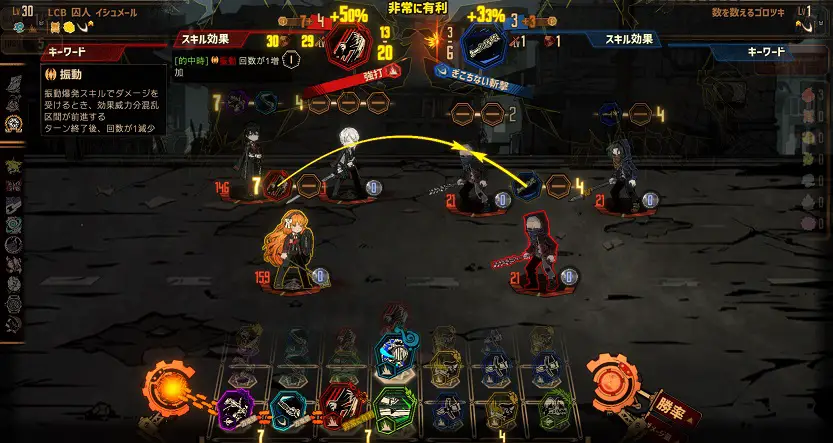Select the orange-haired sinner unit
Viewport: 833px width, 443px height.
tap(288, 250)
